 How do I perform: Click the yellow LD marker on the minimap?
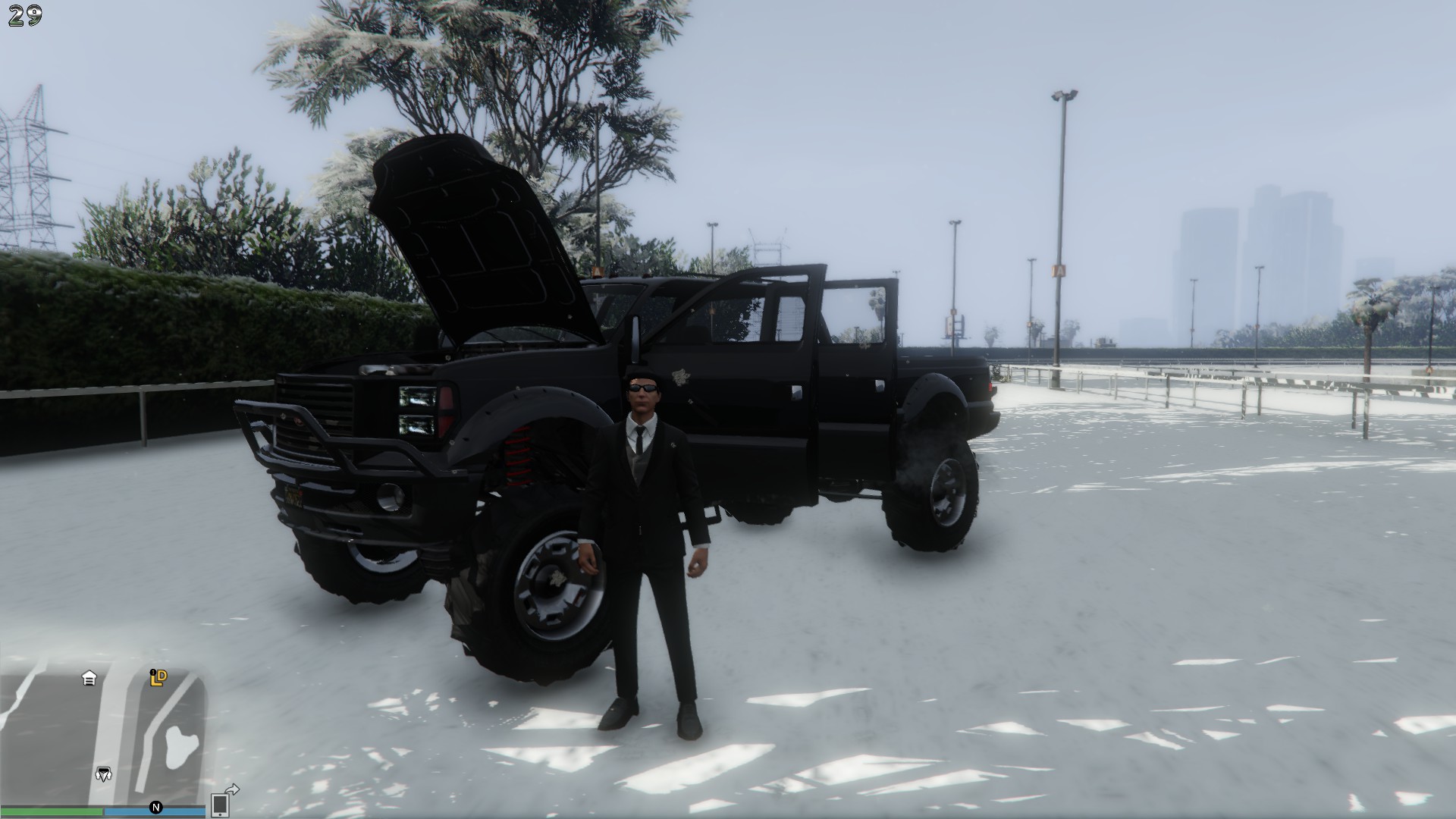click(158, 677)
